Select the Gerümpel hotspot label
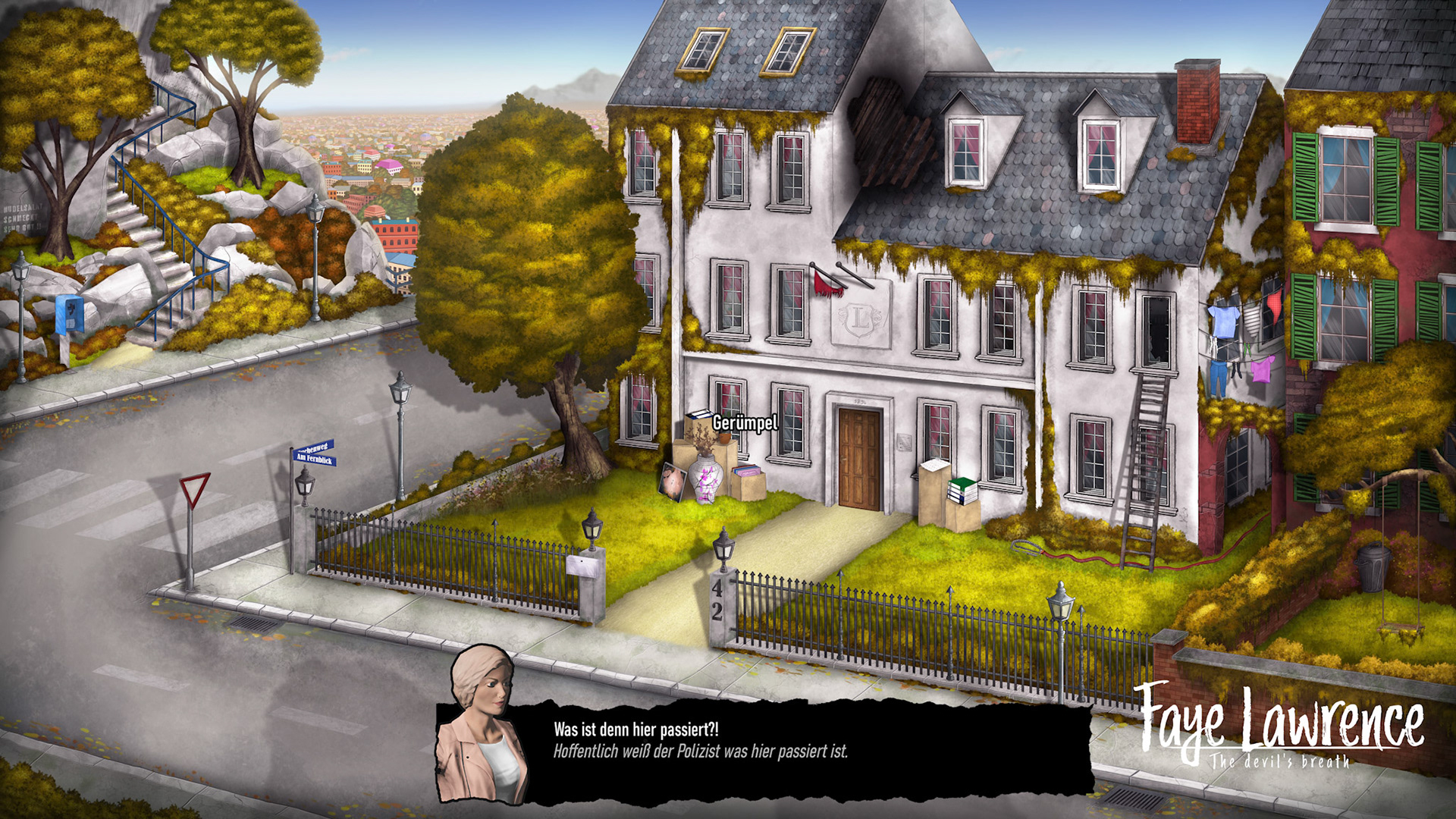 pos(745,422)
